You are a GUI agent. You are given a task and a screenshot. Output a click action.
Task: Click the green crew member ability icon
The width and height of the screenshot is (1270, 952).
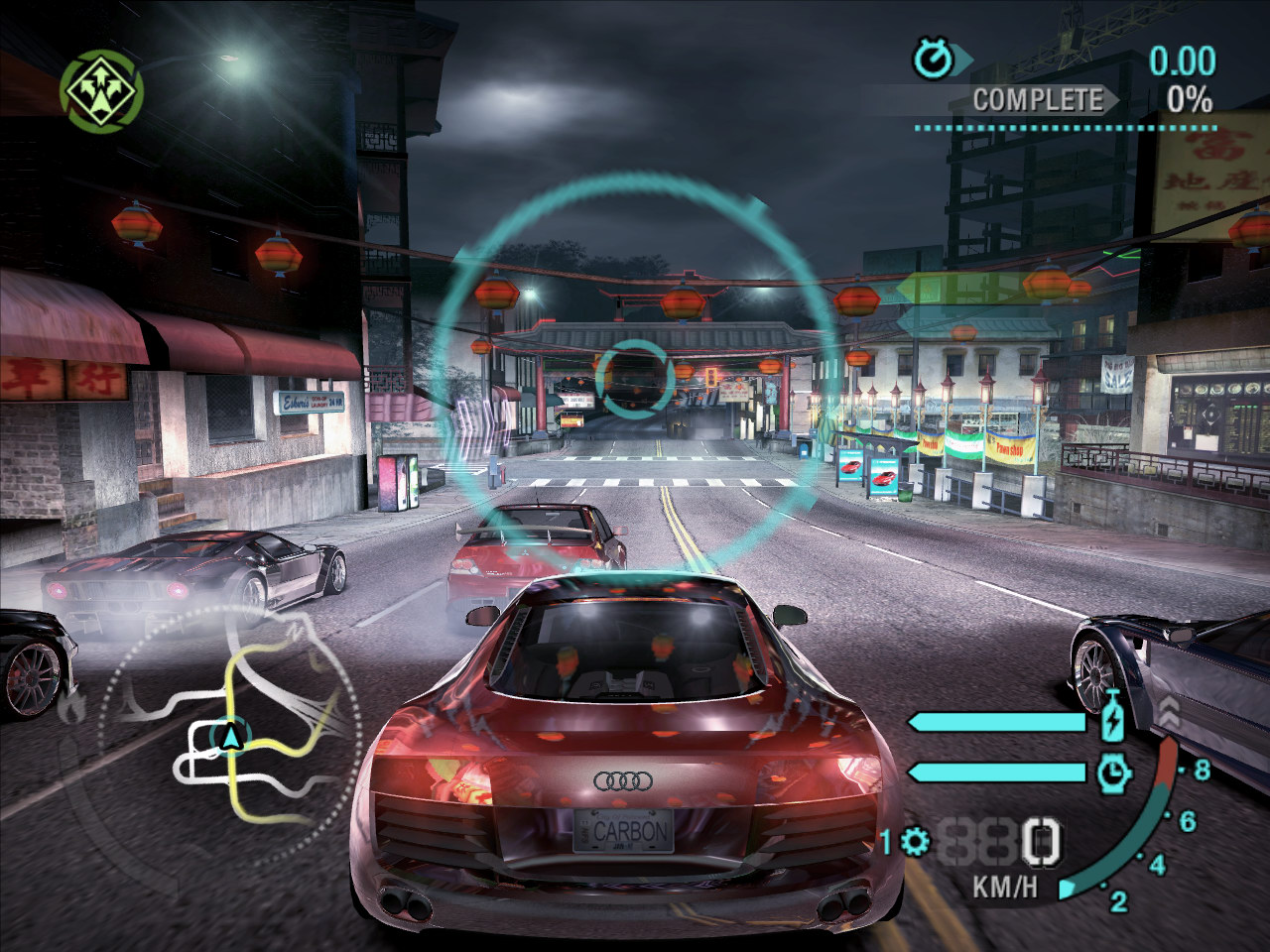click(x=102, y=91)
